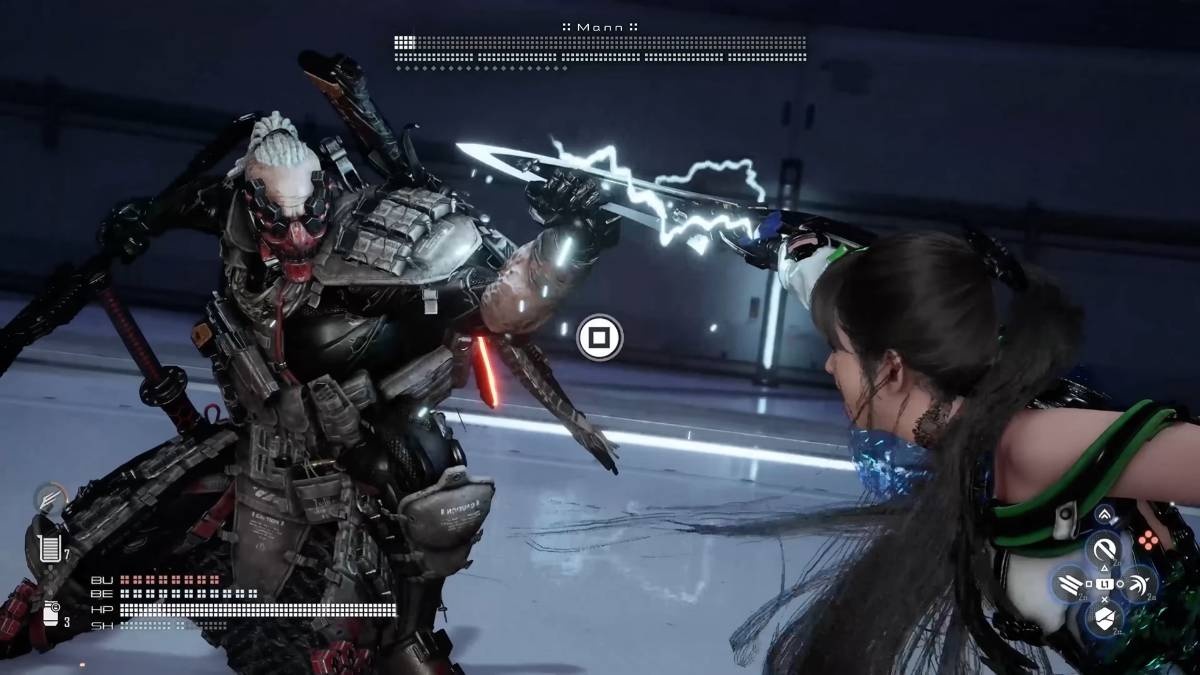
Task: Activate the circular-slash top Beta skill
Action: click(1104, 549)
